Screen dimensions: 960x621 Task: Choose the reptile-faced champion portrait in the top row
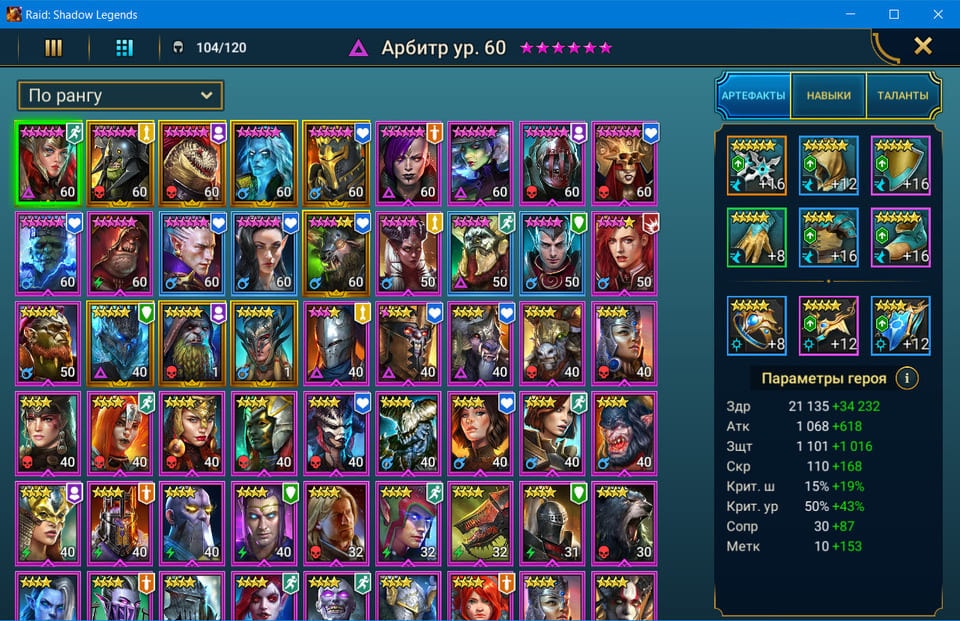194,163
